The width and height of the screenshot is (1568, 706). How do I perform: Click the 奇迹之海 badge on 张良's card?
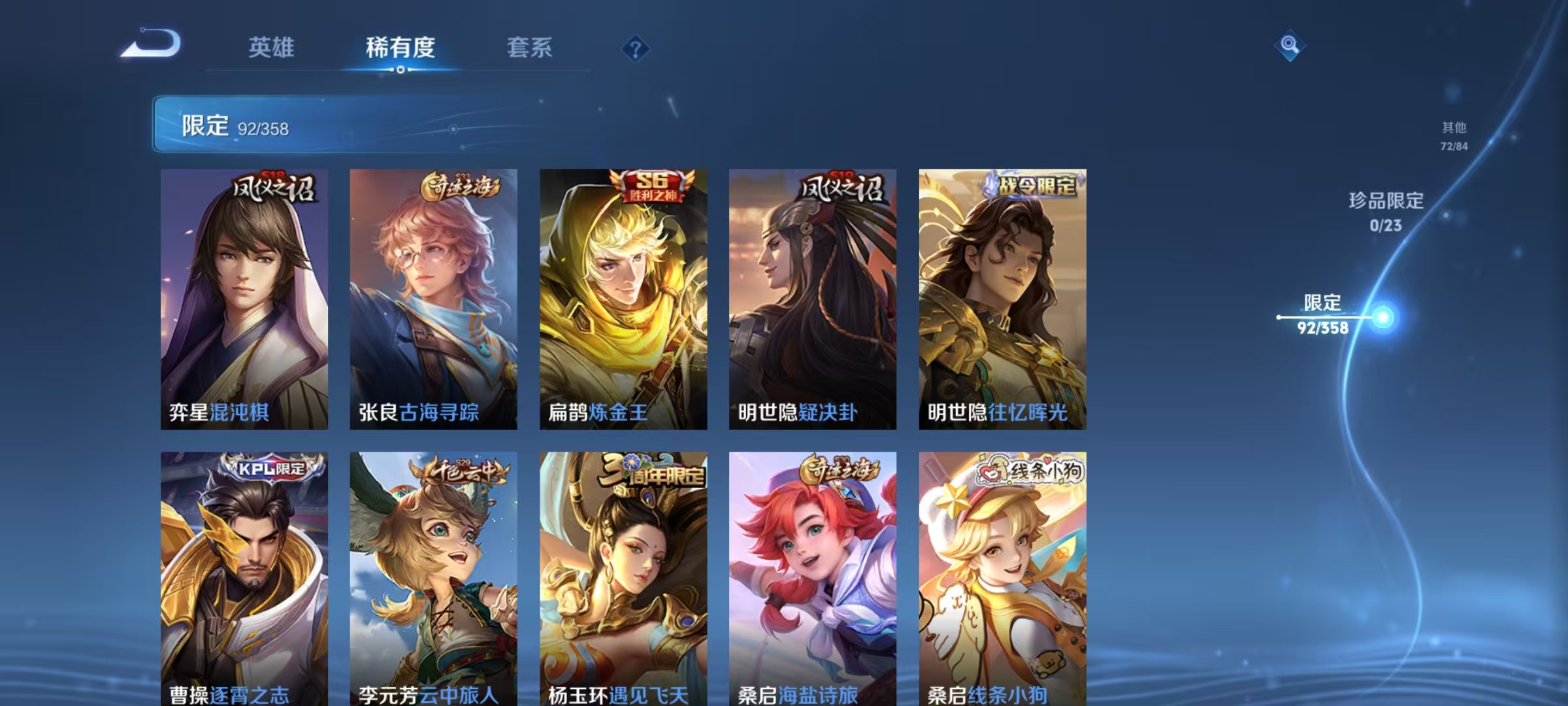(461, 186)
